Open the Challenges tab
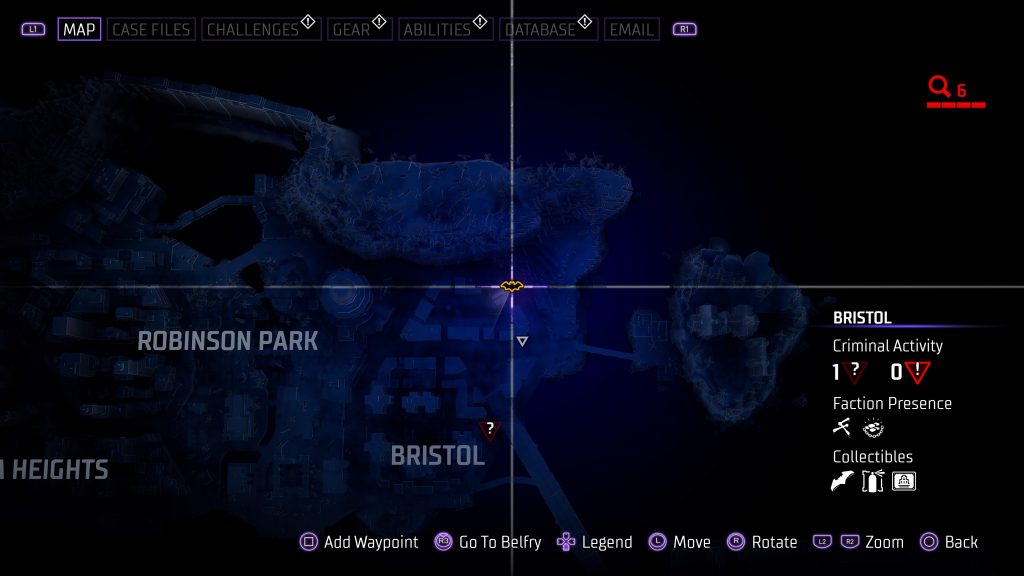 253,30
